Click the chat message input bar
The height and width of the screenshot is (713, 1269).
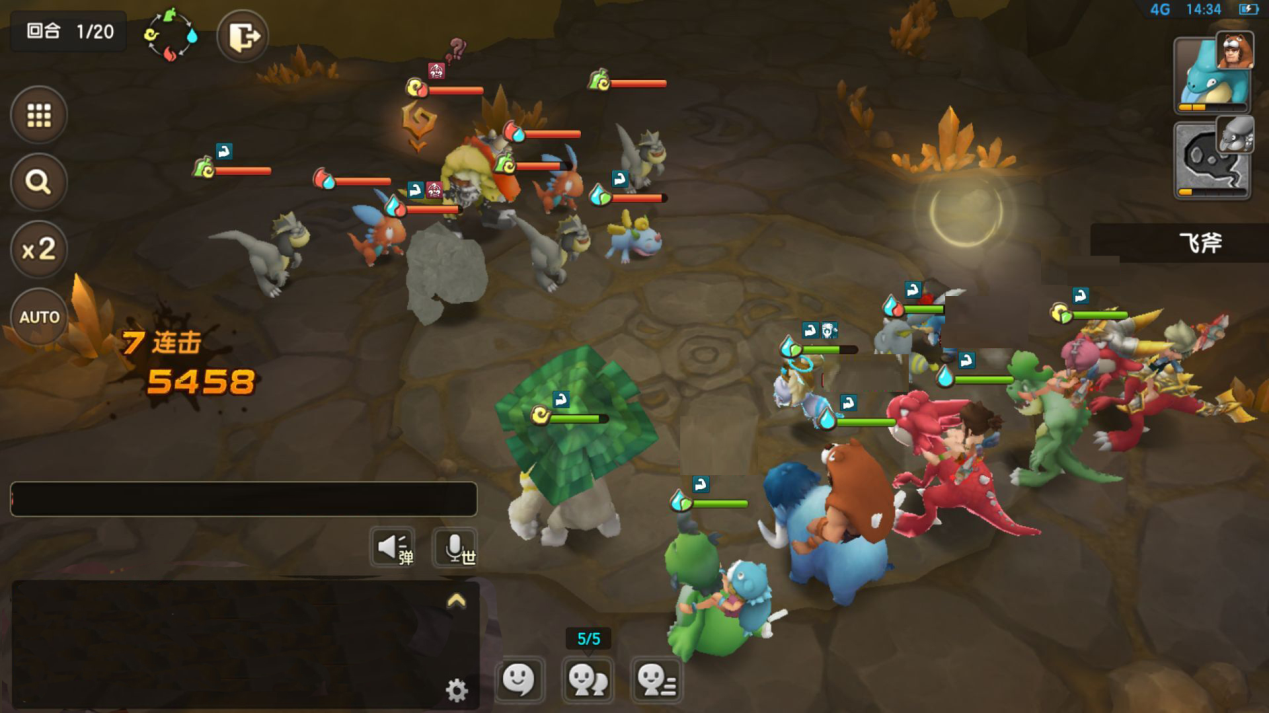pos(243,499)
